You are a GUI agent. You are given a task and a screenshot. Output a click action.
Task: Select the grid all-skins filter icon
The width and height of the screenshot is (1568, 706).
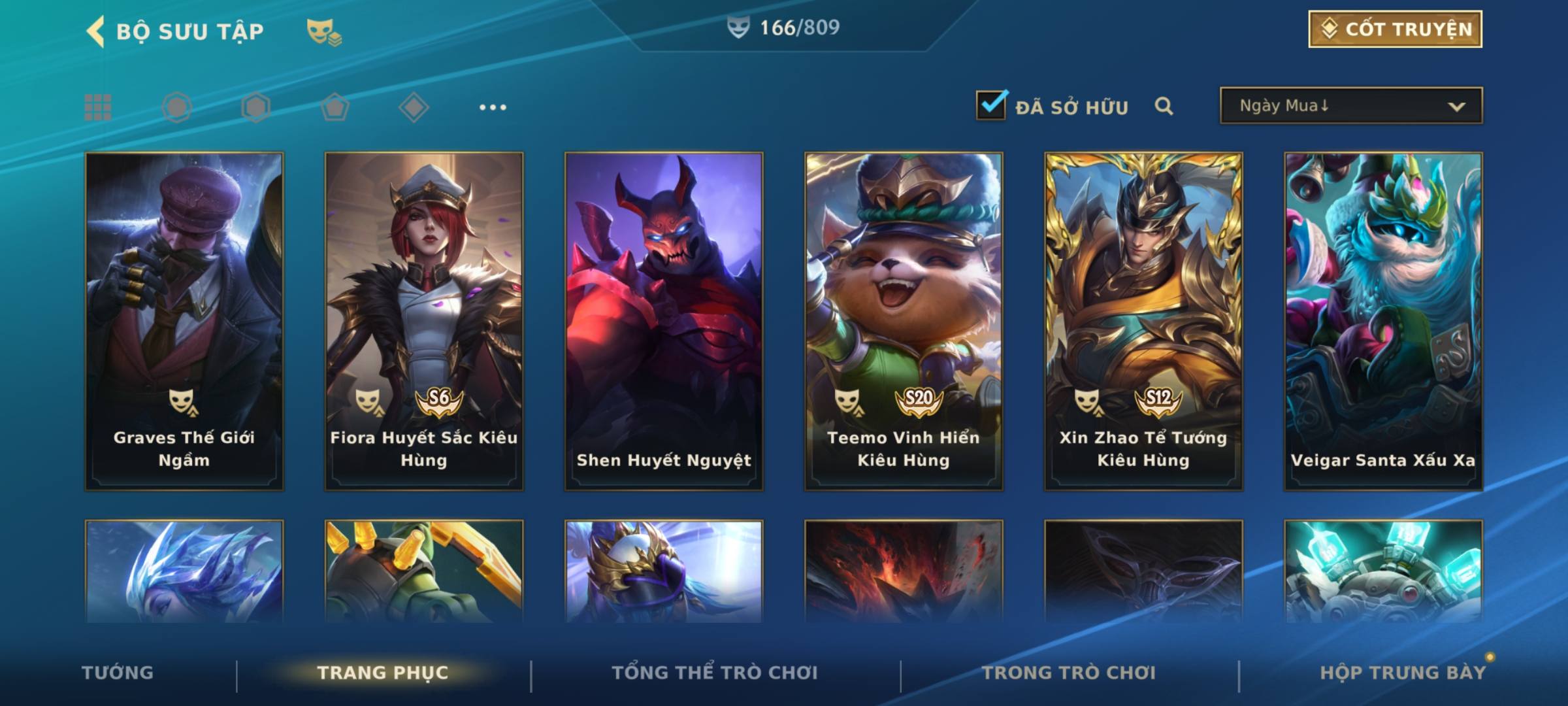click(98, 107)
